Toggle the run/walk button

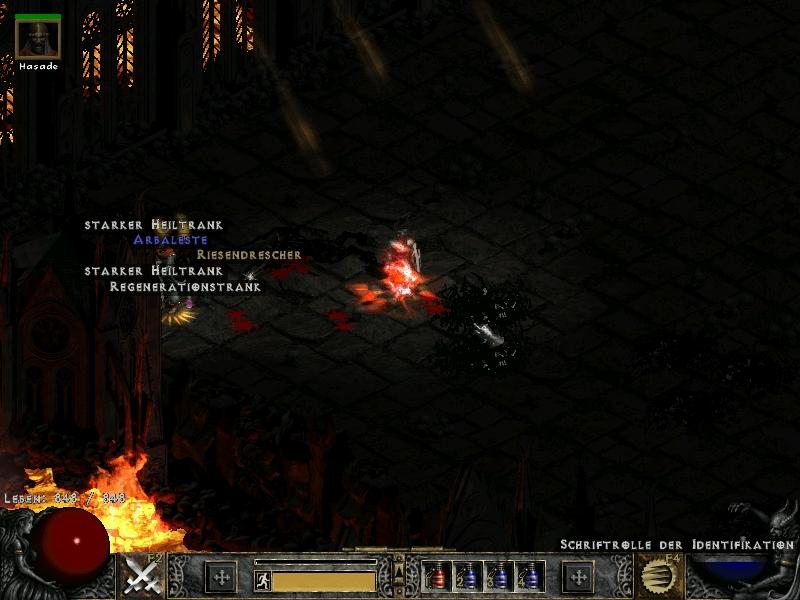[x=263, y=579]
